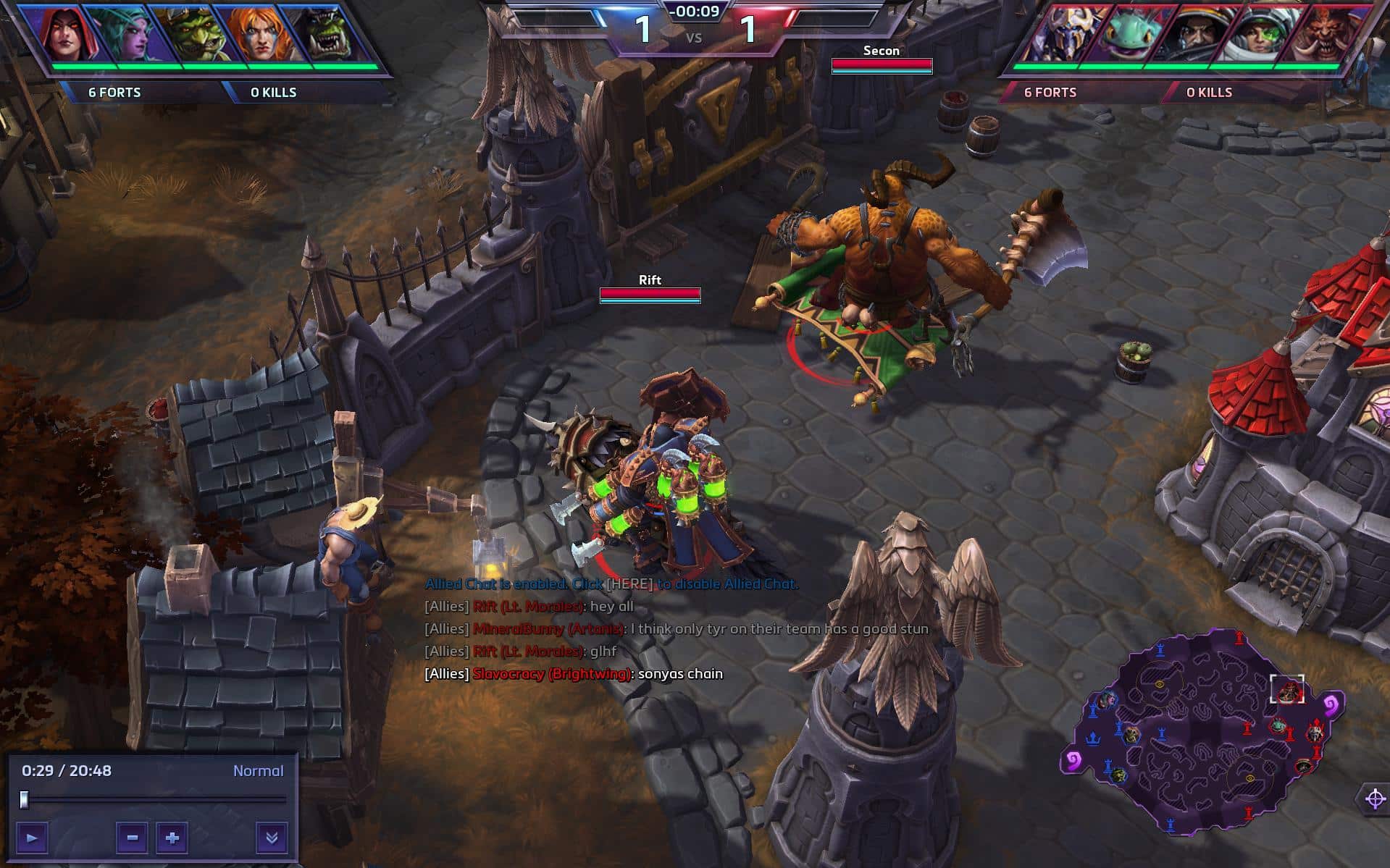Screen dimensions: 1390x868
Task: Click the replay timeline slider handle
Action: click(x=25, y=799)
